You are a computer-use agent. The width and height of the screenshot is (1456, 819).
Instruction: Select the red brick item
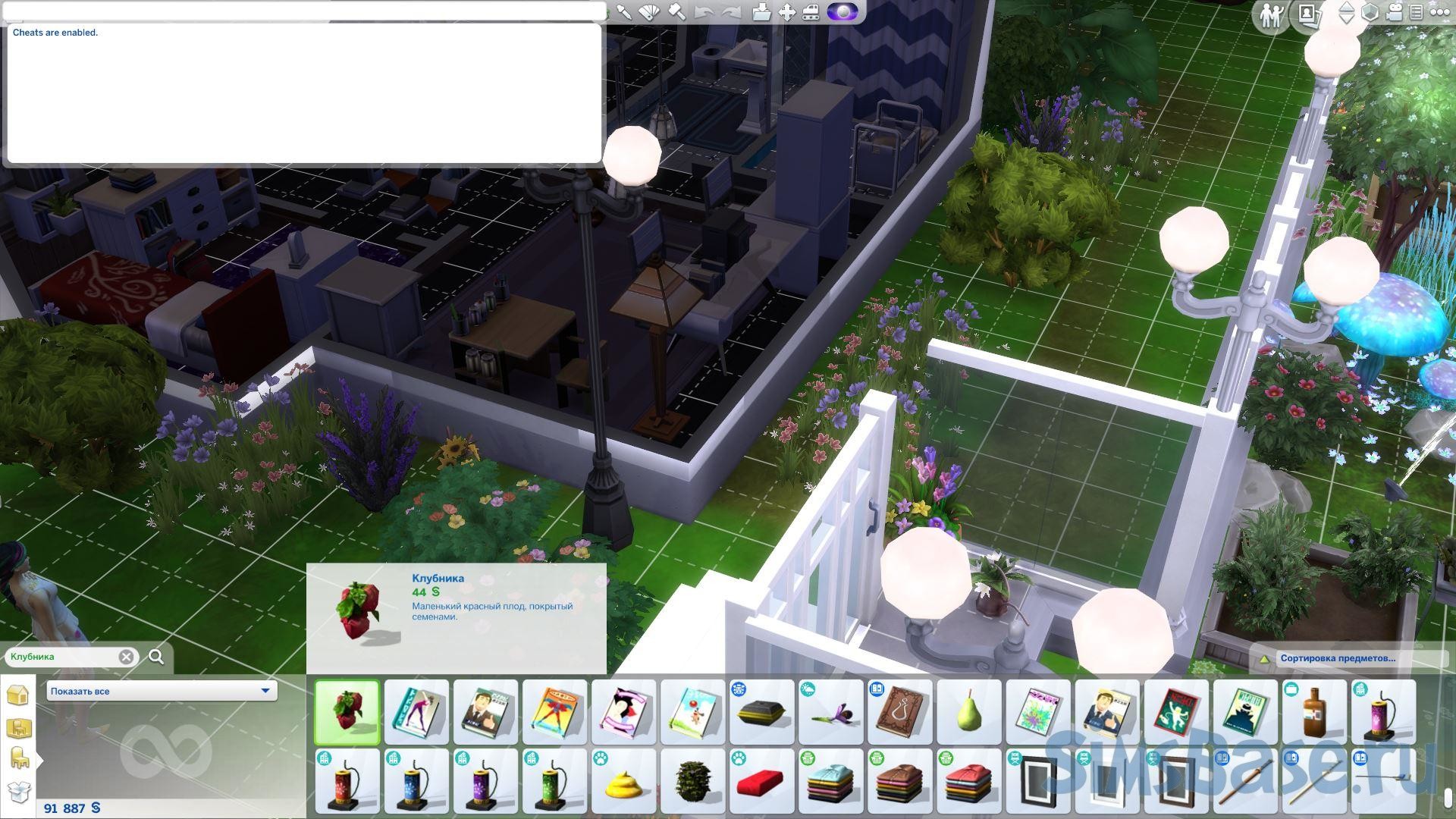click(761, 781)
